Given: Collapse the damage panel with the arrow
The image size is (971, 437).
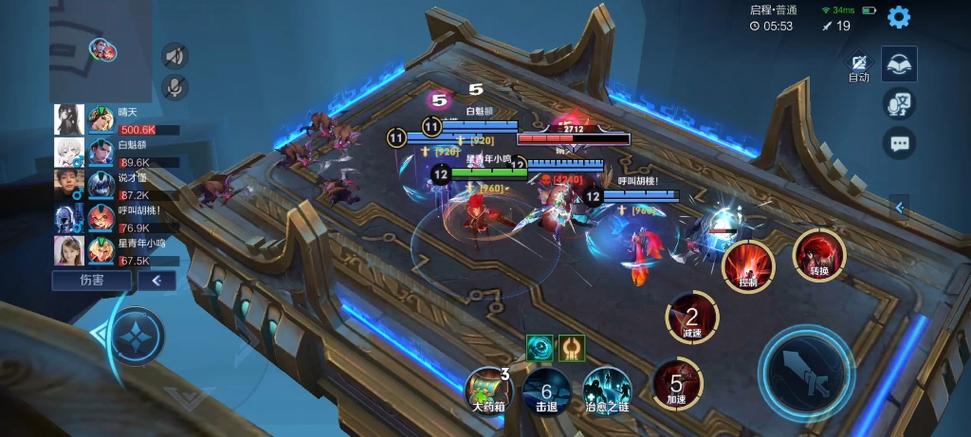Looking at the screenshot, I should 156,281.
